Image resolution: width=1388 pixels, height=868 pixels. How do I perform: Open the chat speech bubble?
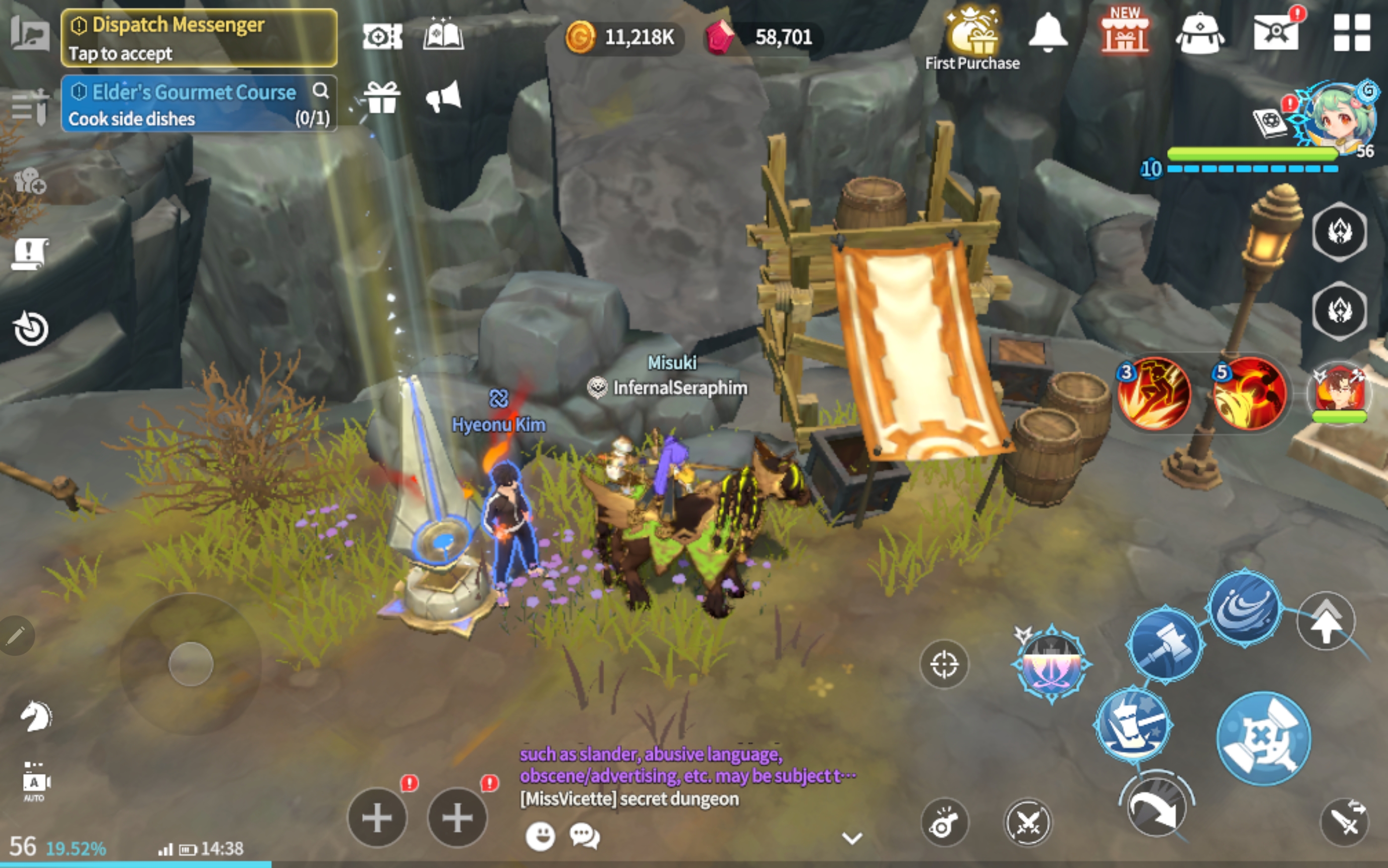pyautogui.click(x=584, y=835)
